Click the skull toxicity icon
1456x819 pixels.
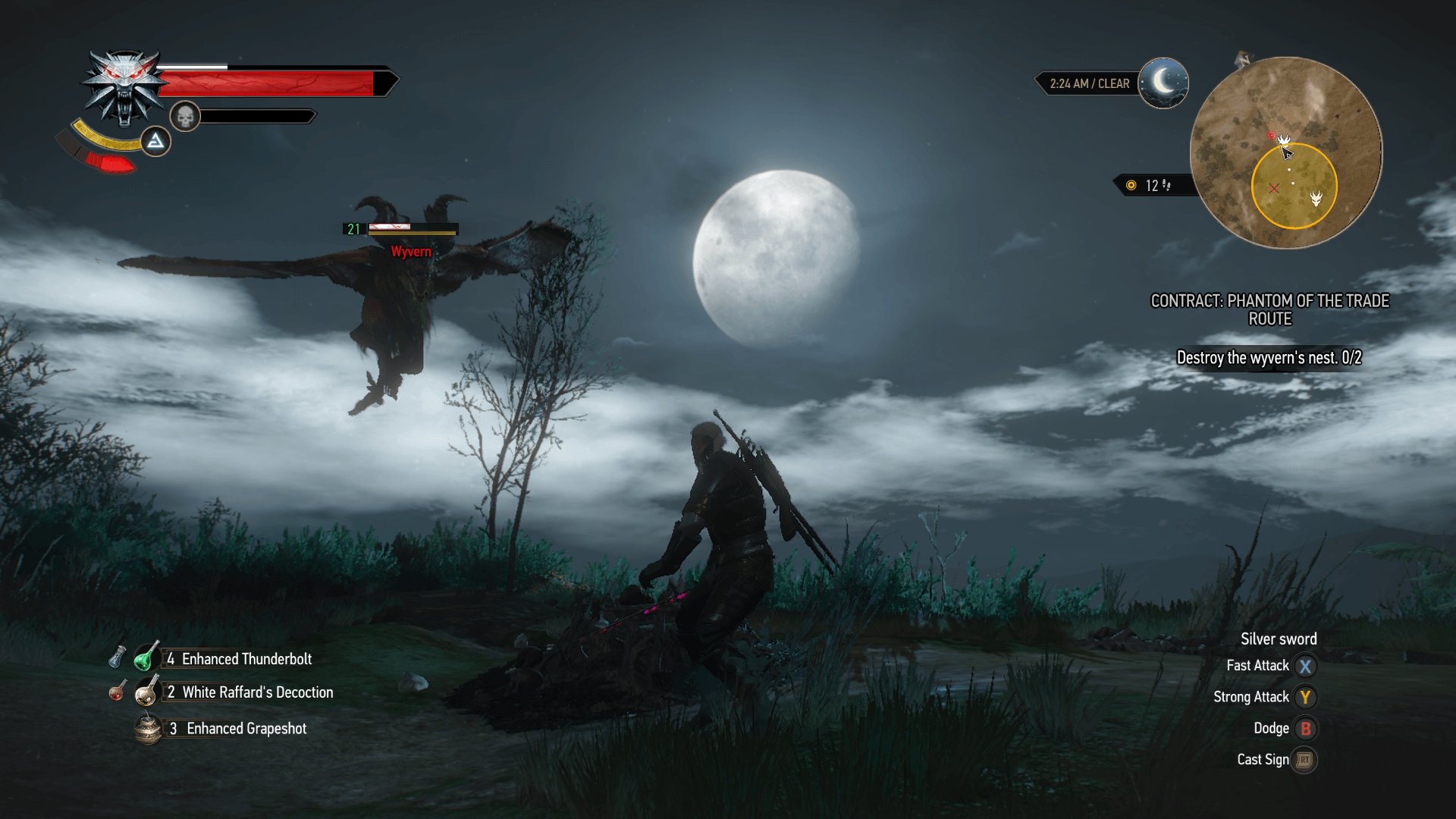185,117
